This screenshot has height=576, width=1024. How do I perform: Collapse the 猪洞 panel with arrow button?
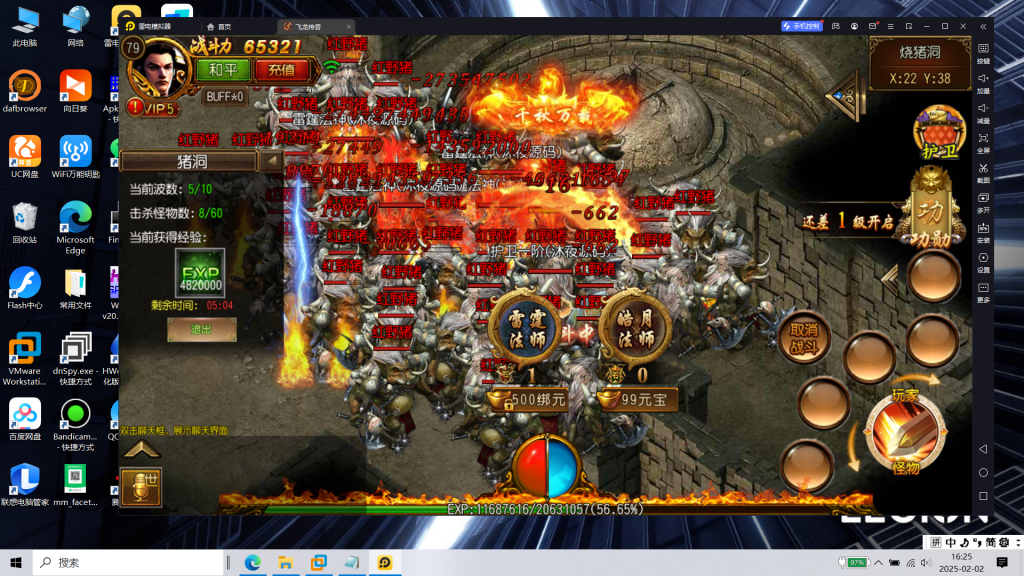click(271, 161)
